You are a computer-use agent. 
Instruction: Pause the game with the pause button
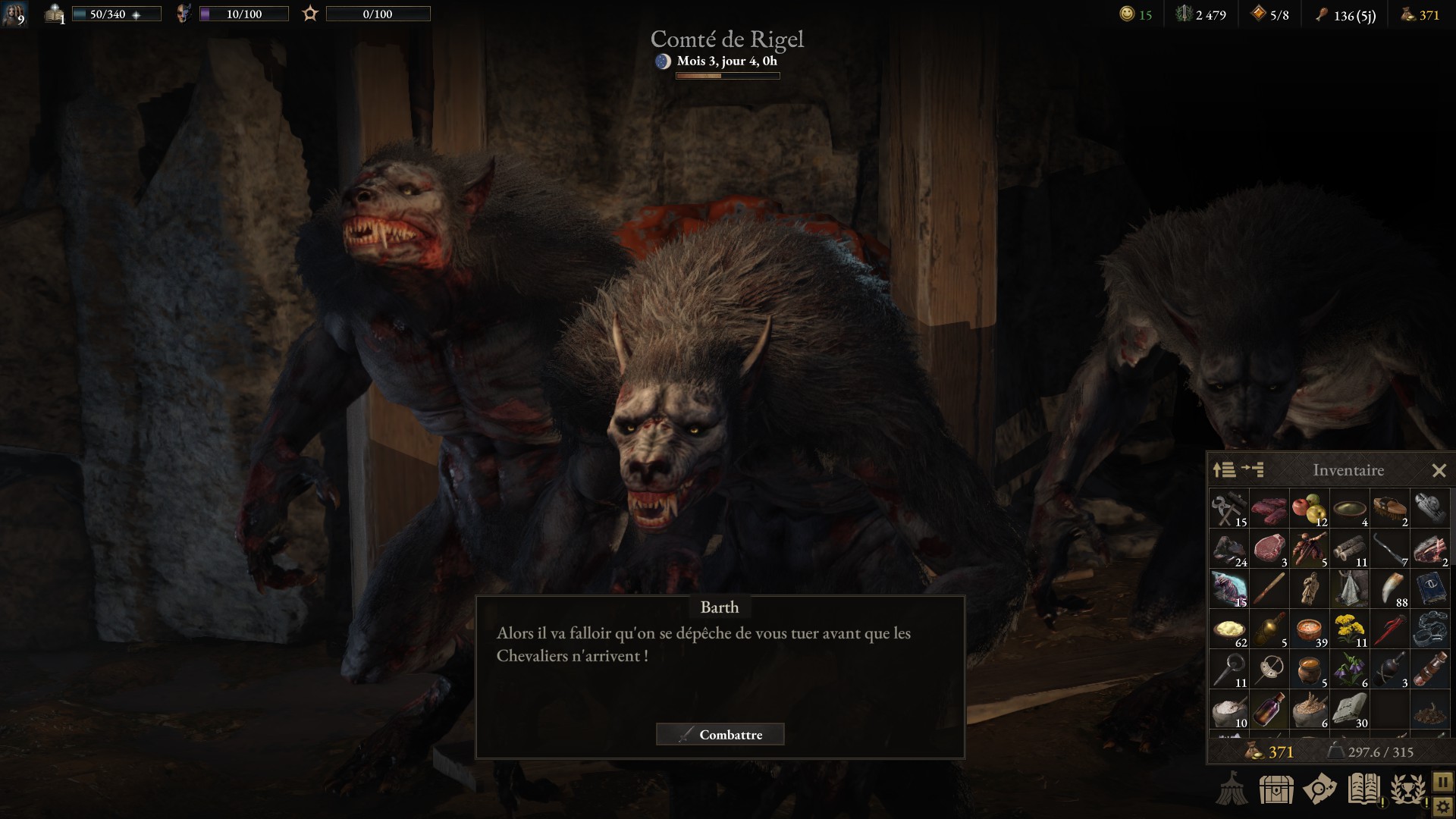(x=1442, y=781)
